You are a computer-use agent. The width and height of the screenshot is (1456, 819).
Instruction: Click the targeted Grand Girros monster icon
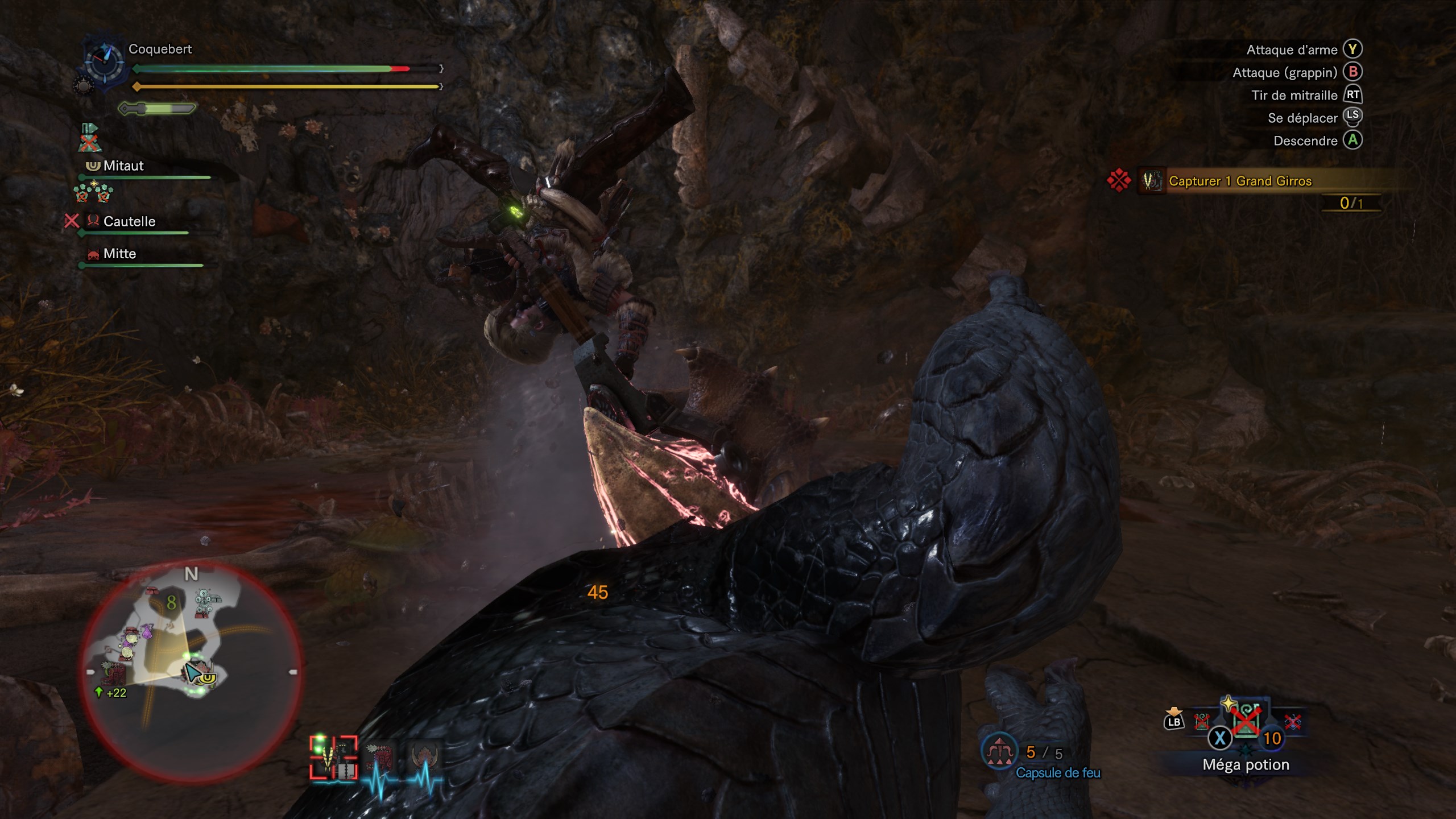pyautogui.click(x=334, y=758)
